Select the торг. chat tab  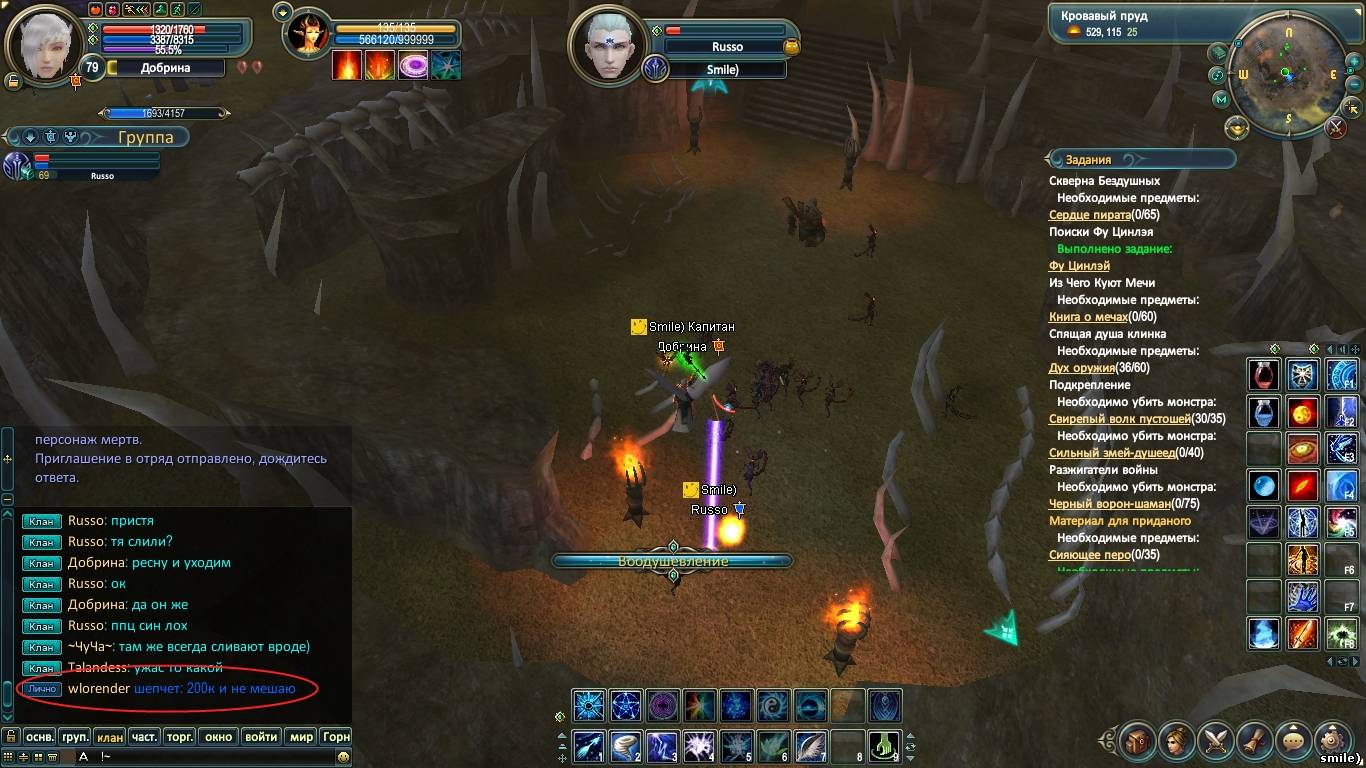coord(180,737)
